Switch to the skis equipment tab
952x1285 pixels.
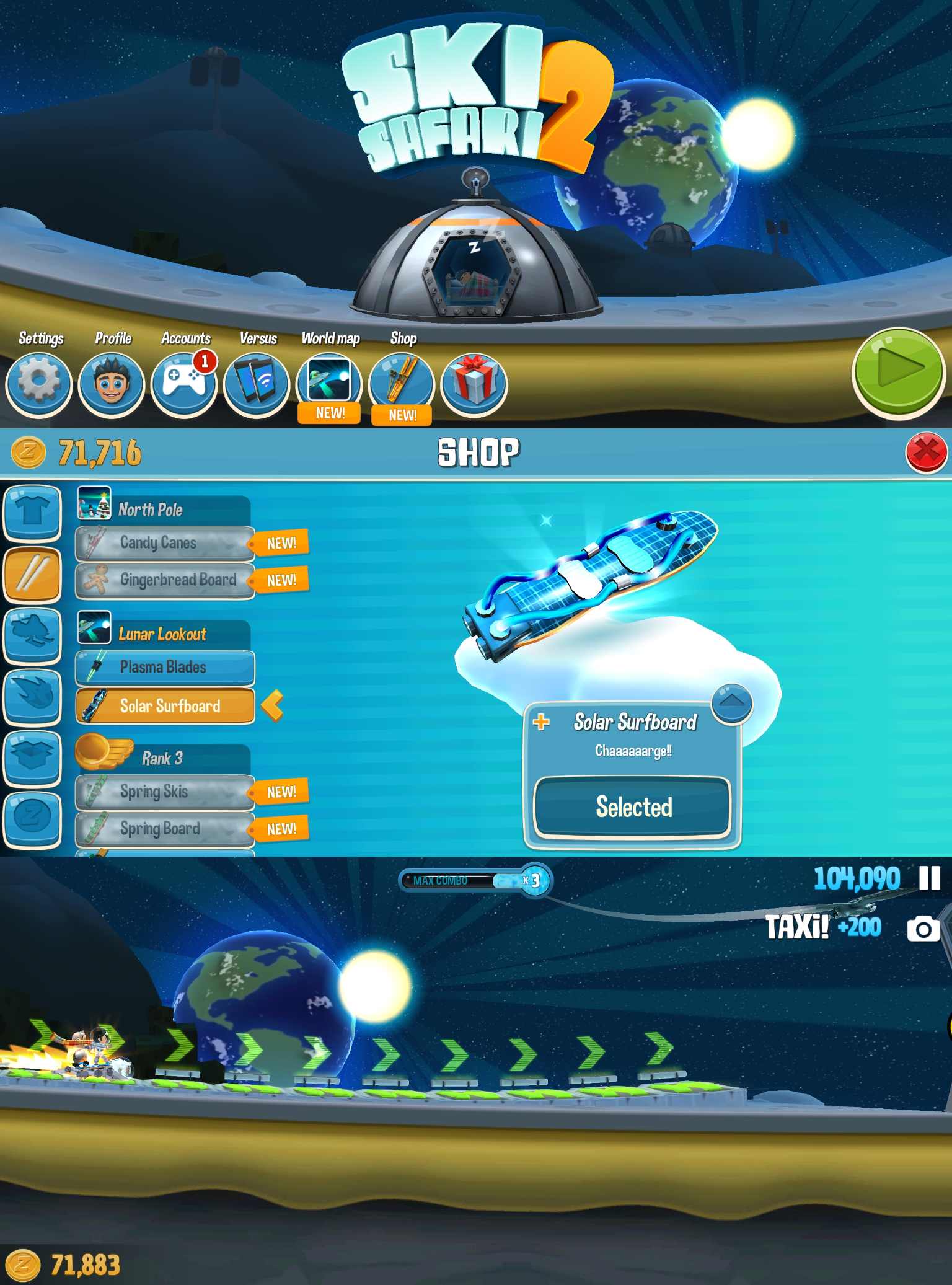[32, 574]
